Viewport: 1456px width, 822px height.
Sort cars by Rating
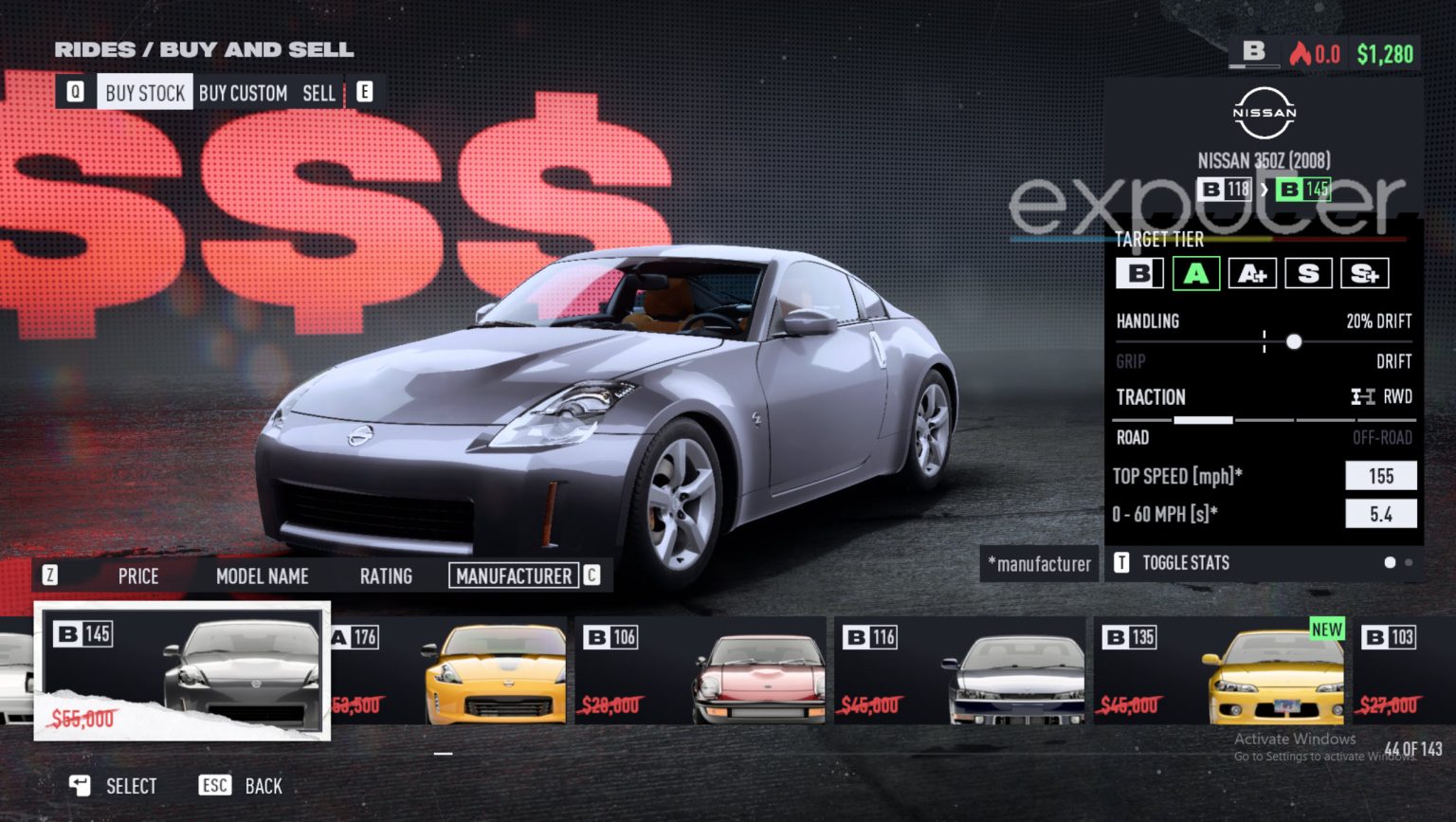pyautogui.click(x=386, y=575)
